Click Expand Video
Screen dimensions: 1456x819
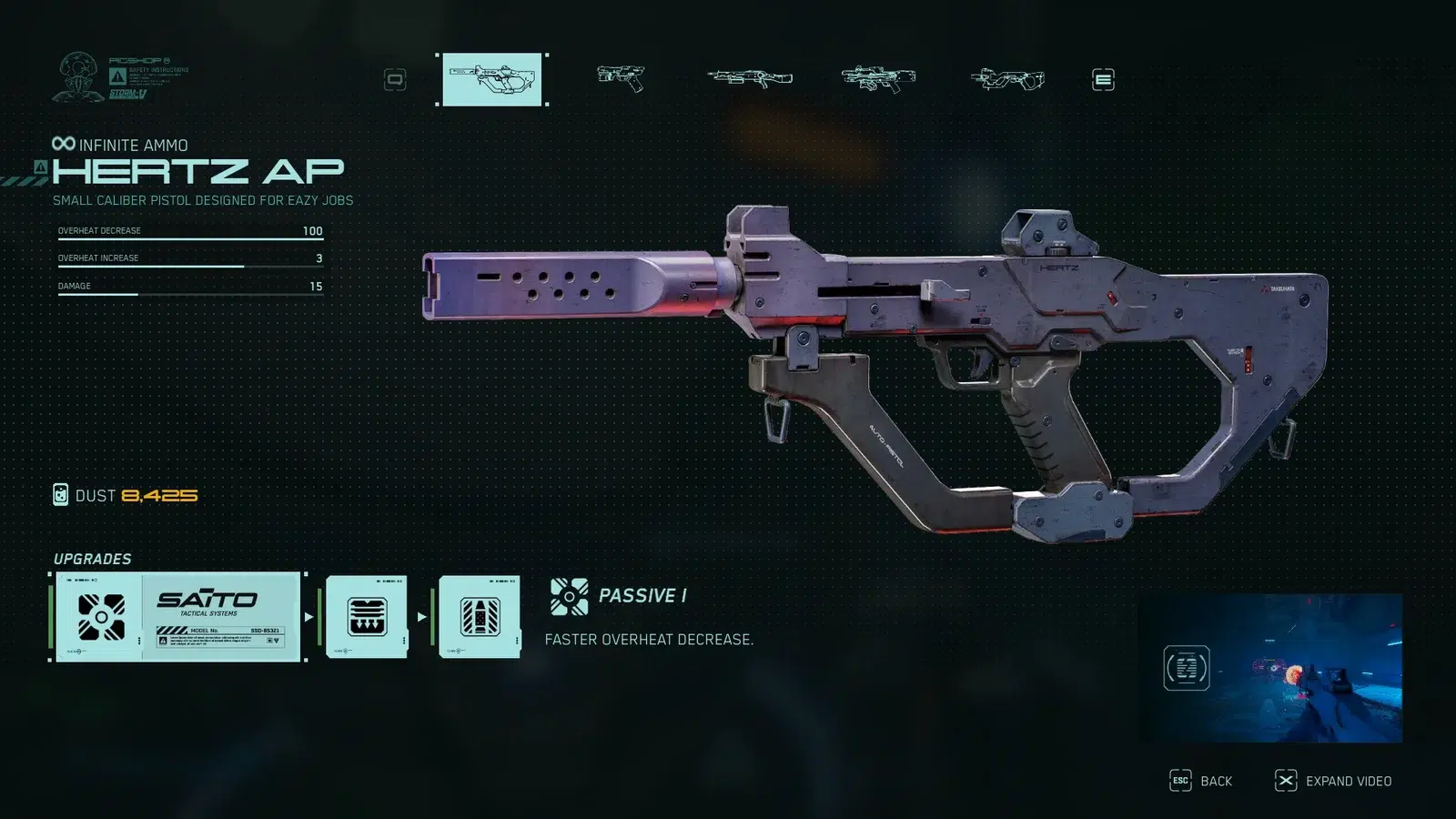click(x=1334, y=781)
